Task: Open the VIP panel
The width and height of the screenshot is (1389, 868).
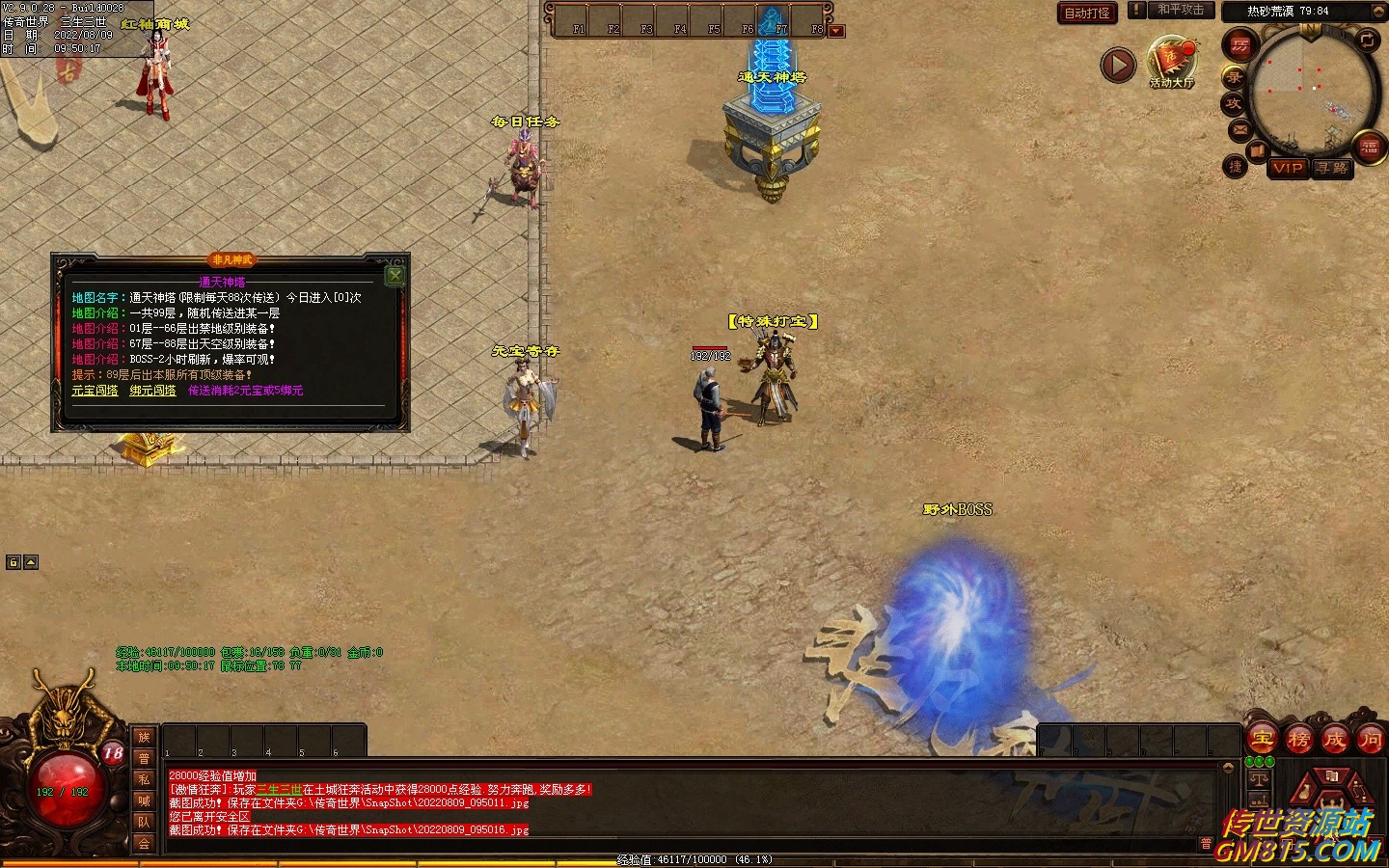Action: (1288, 168)
